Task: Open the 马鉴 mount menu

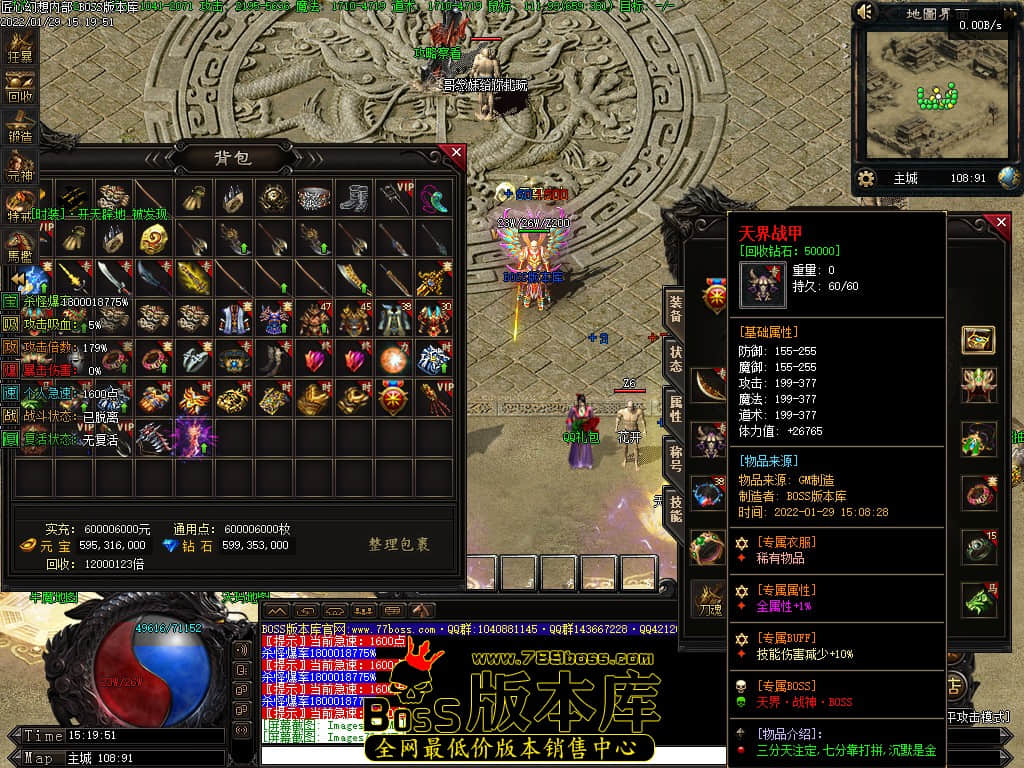Action: [x=20, y=246]
